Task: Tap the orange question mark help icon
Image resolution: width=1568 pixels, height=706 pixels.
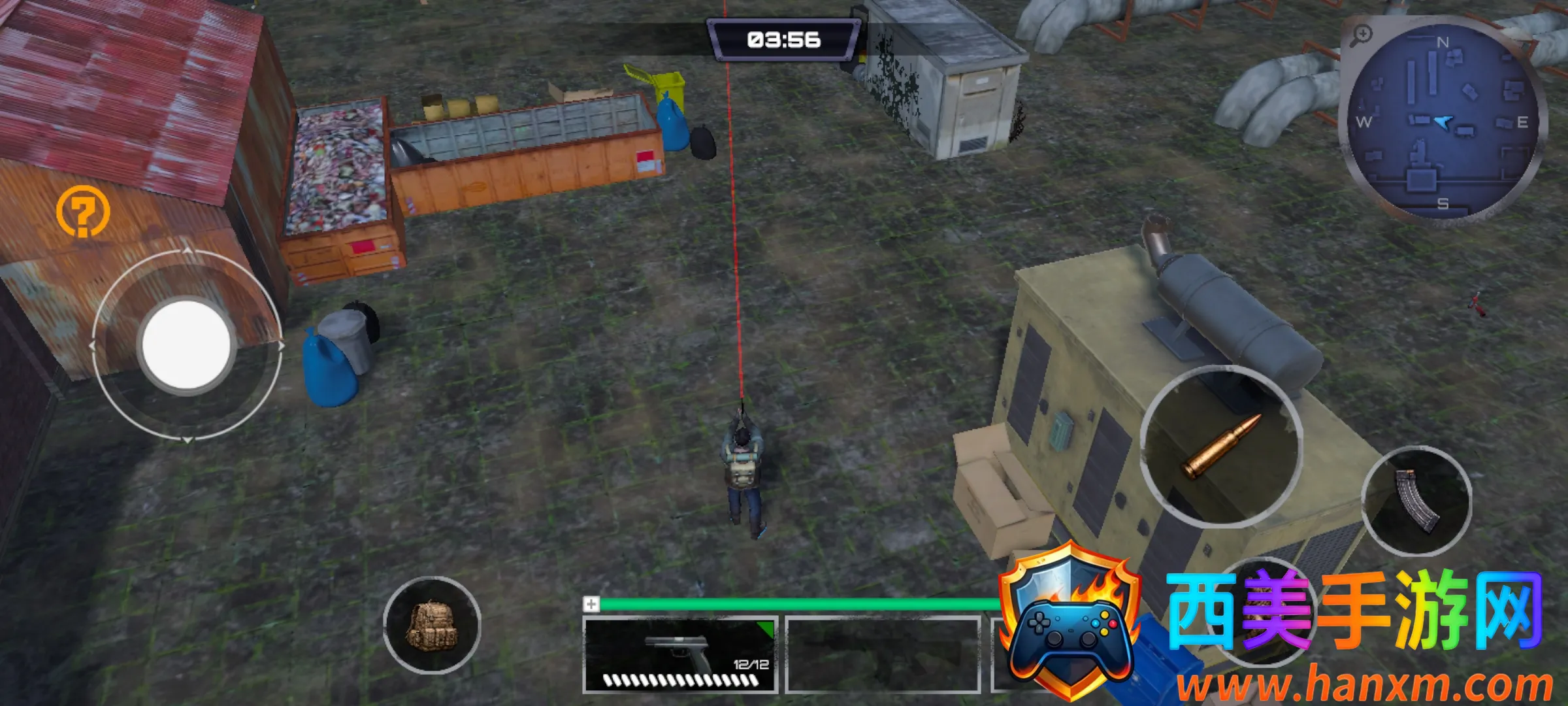Action: (83, 211)
